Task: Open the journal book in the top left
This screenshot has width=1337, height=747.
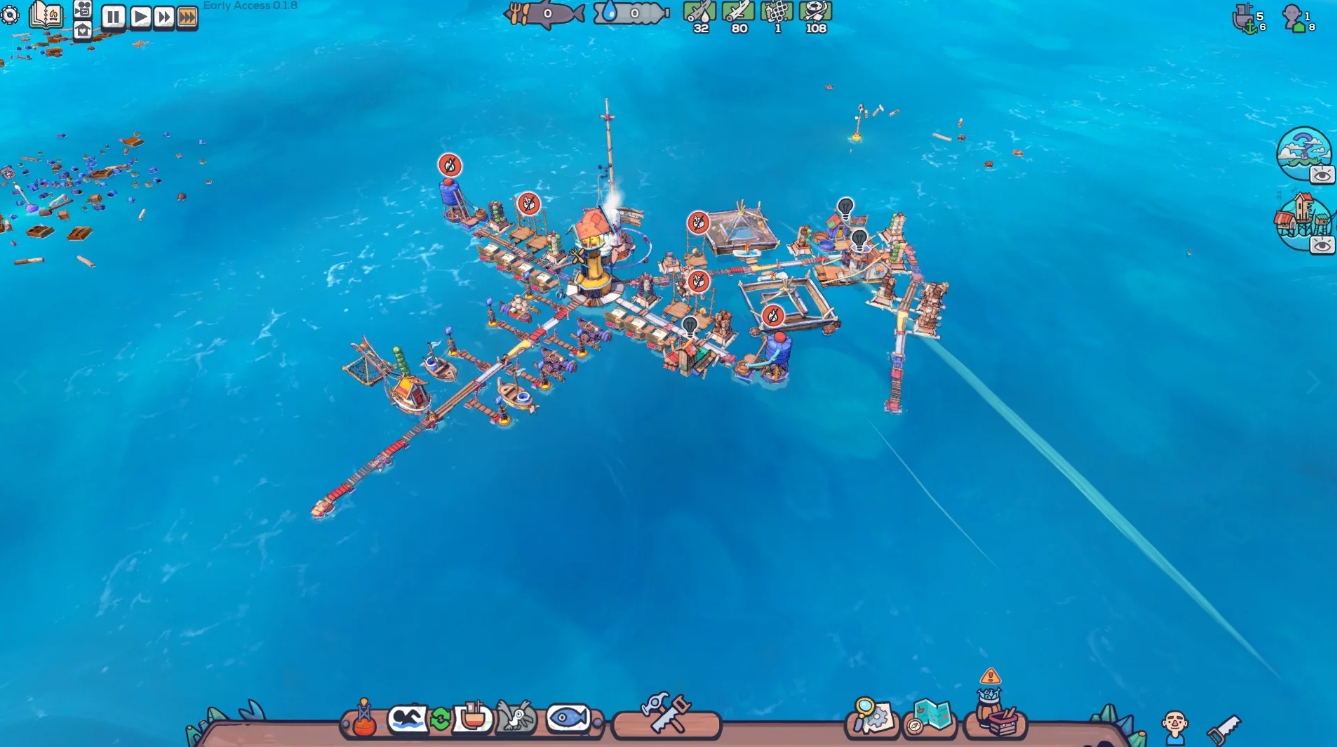Action: click(x=46, y=15)
